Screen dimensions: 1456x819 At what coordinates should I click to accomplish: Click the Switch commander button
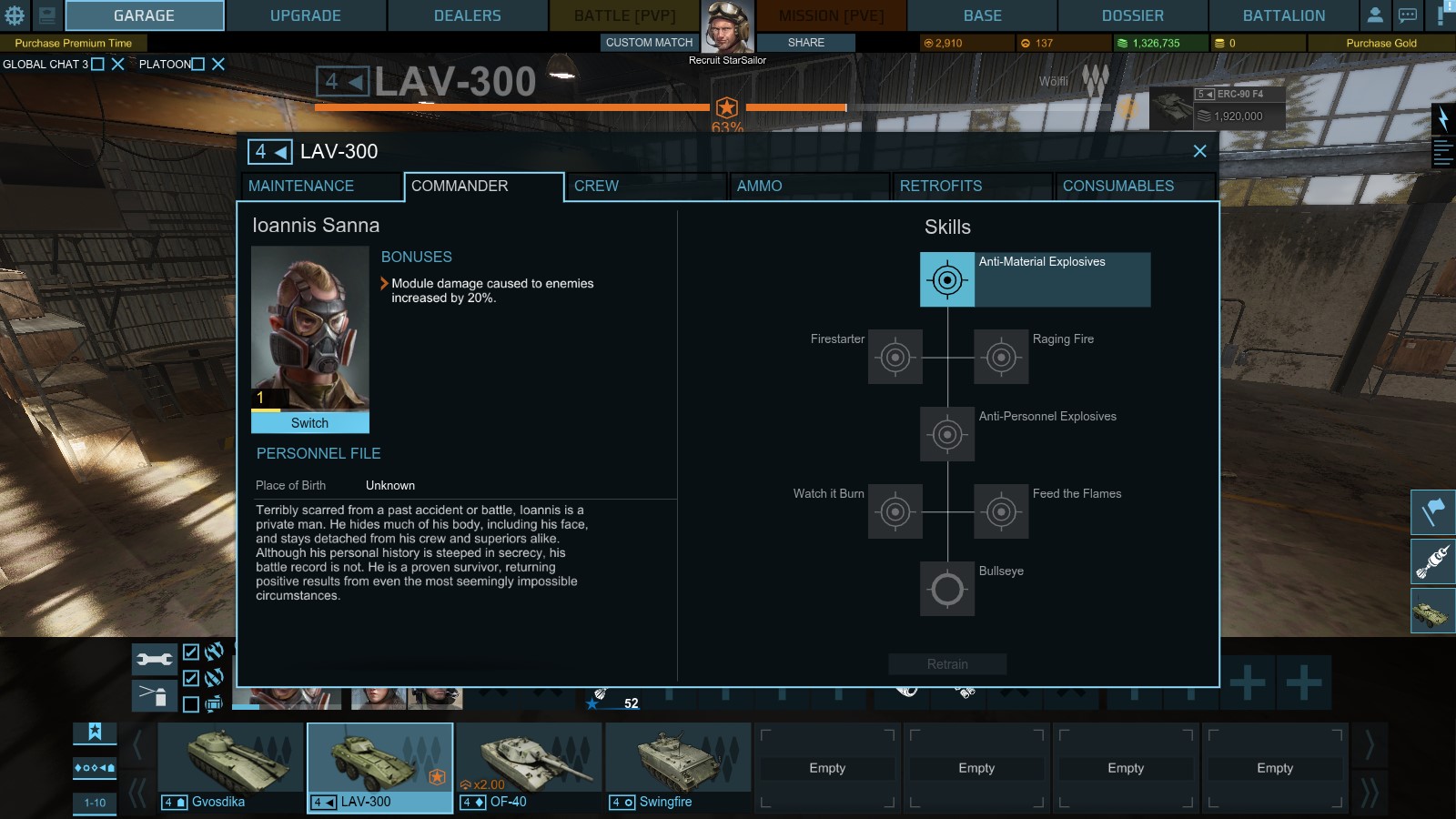pyautogui.click(x=308, y=423)
